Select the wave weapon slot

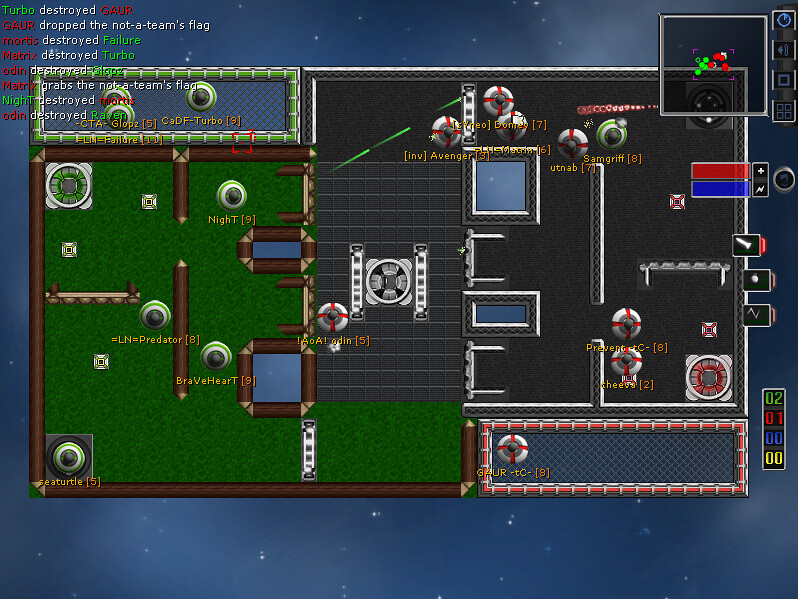coord(755,315)
